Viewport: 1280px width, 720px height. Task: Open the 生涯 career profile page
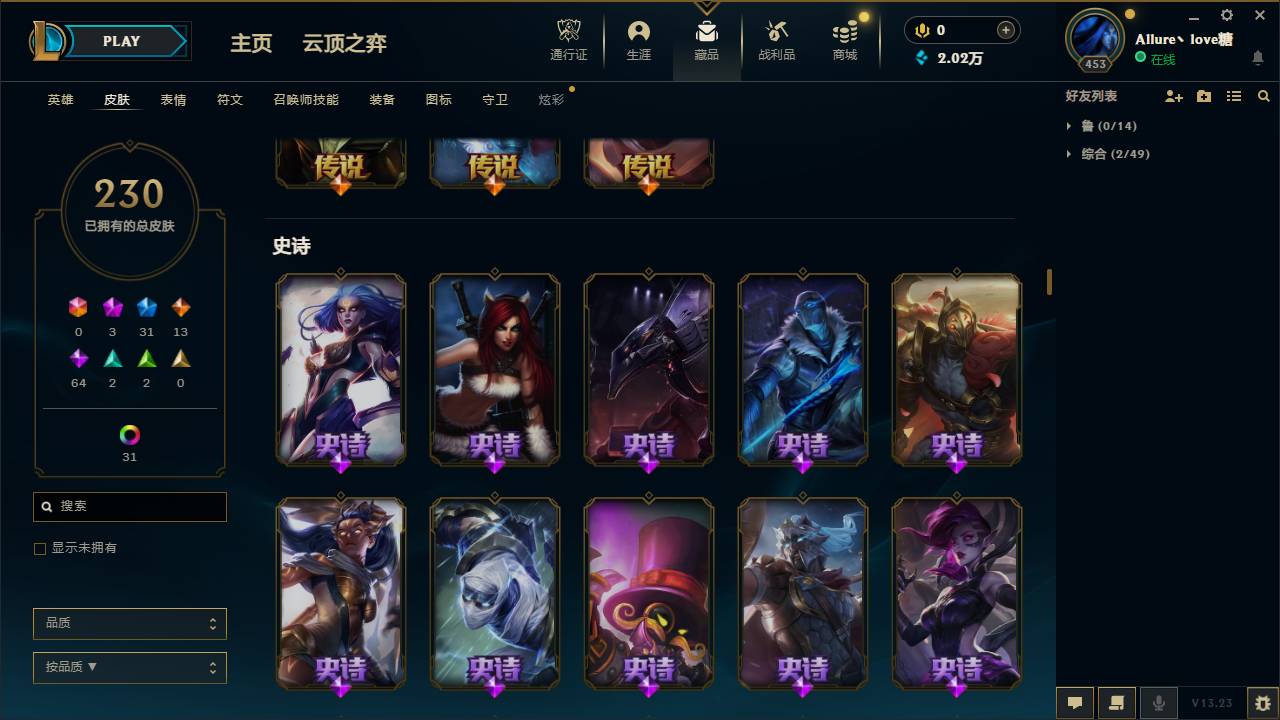click(x=639, y=40)
